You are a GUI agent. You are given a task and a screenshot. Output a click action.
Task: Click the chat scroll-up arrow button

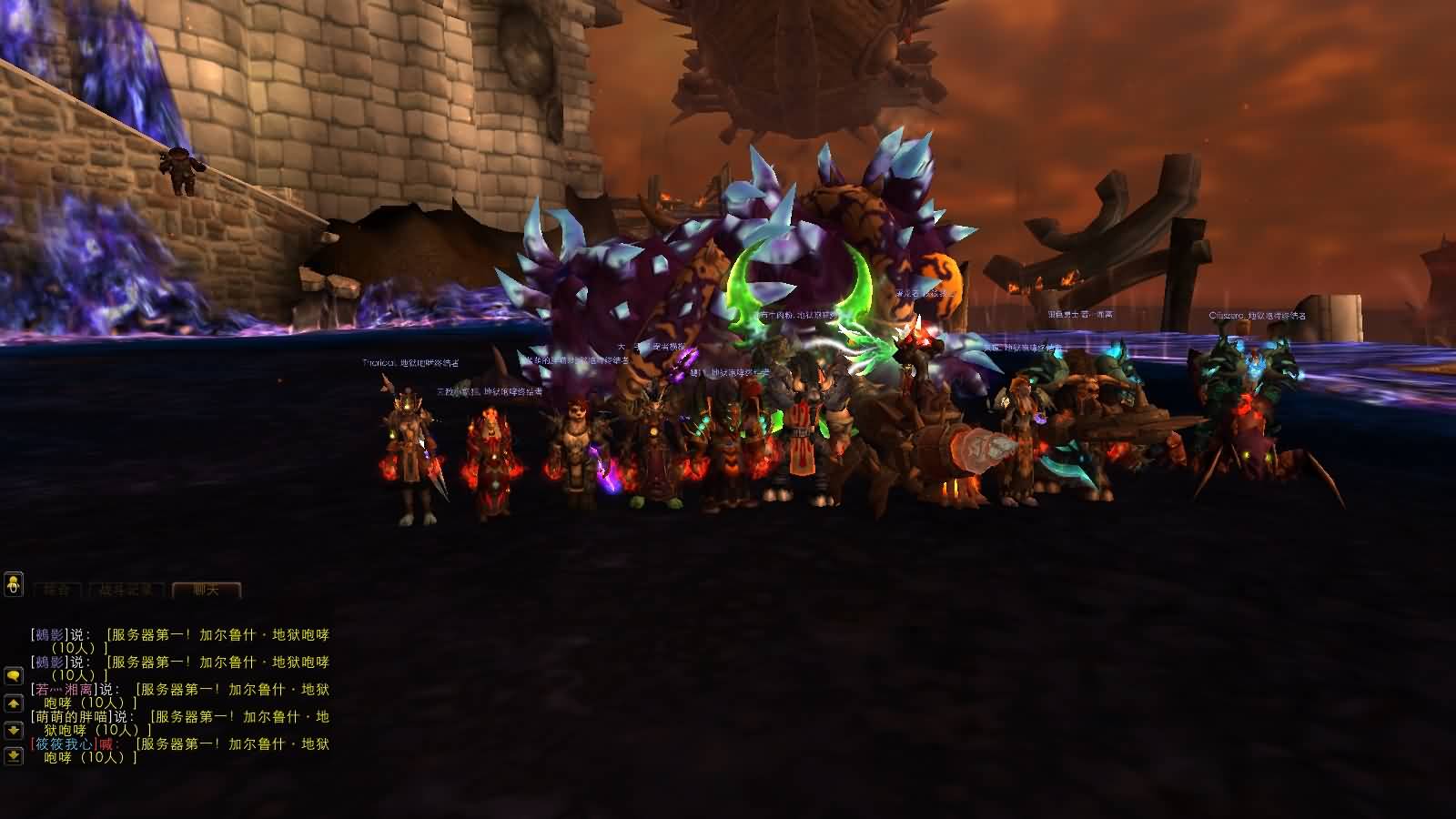(x=14, y=703)
